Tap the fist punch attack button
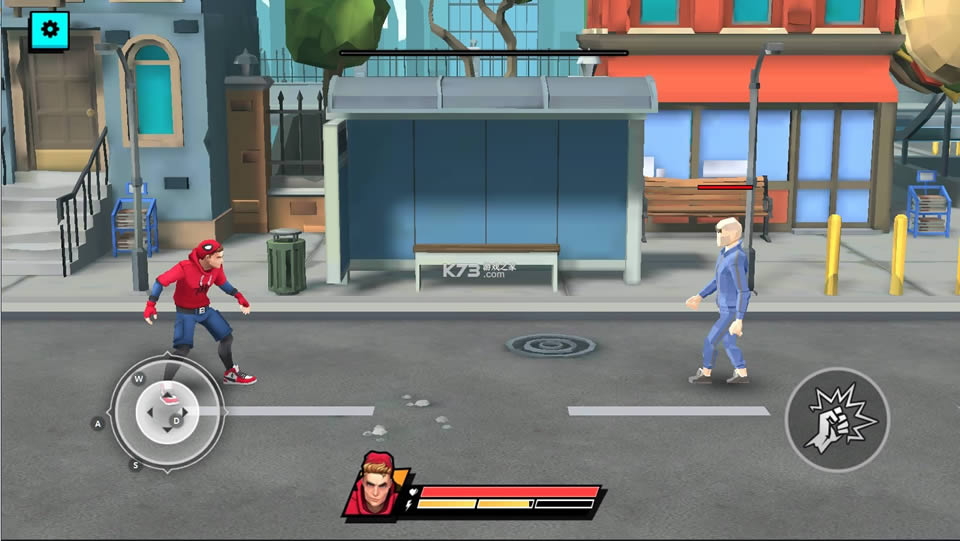Image resolution: width=960 pixels, height=541 pixels. [837, 421]
